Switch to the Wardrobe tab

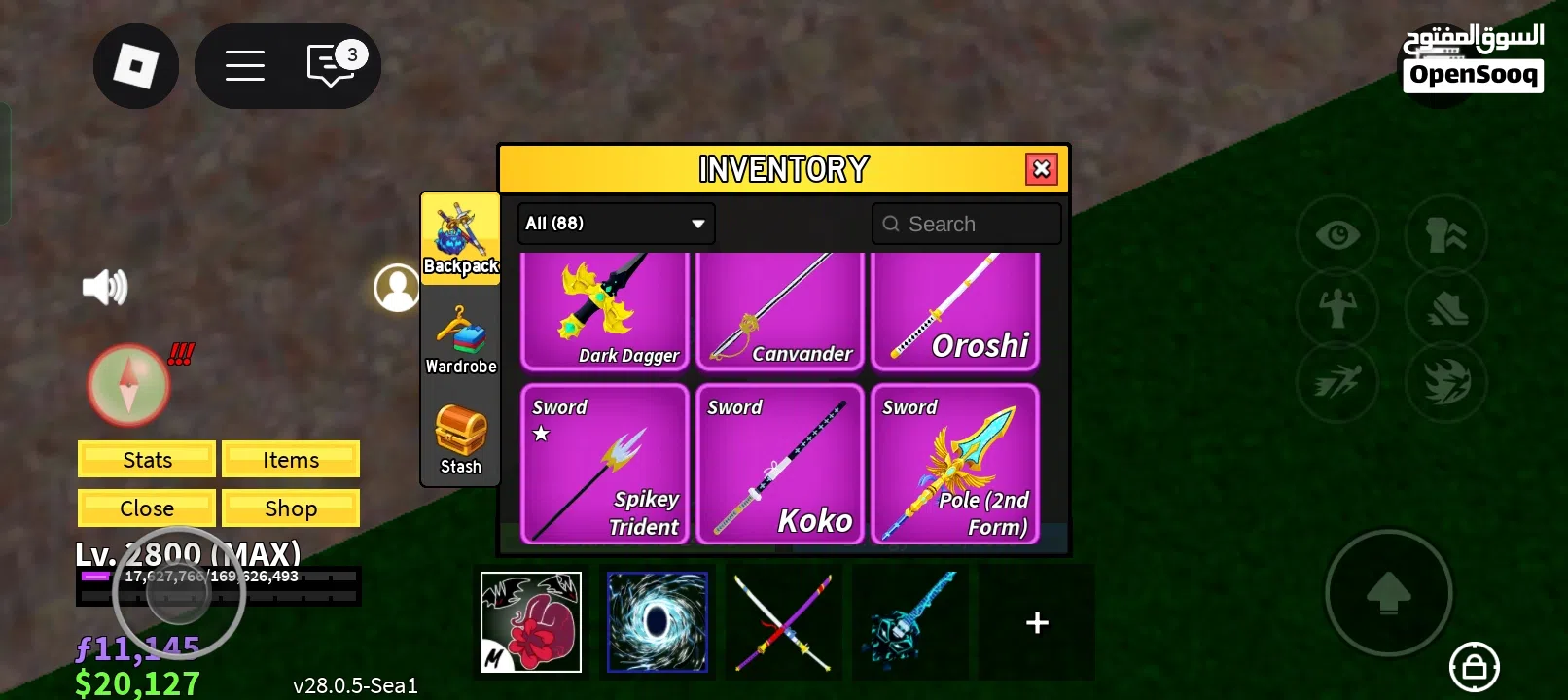click(x=459, y=338)
